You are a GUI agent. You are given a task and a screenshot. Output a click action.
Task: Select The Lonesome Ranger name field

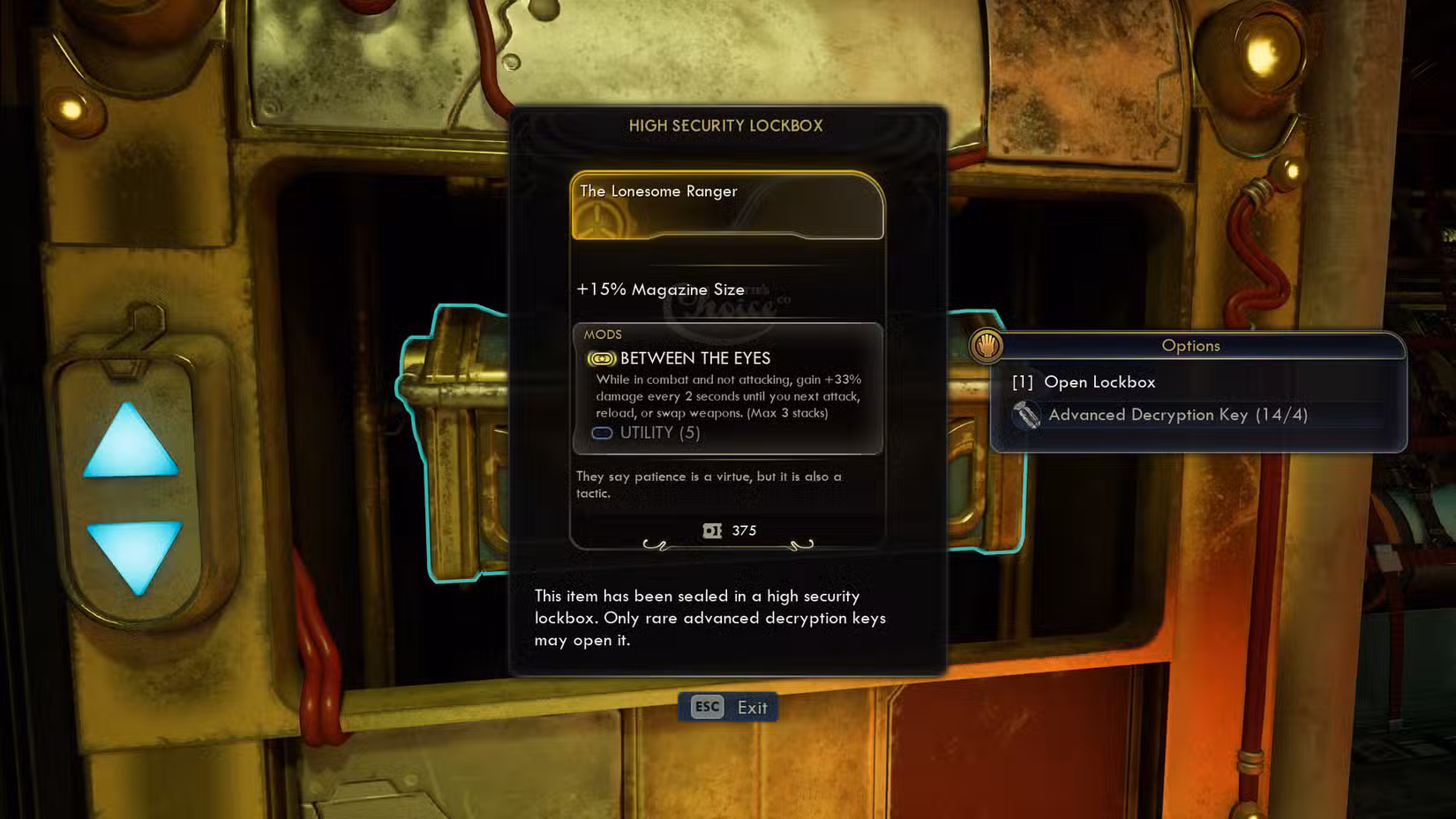click(x=658, y=191)
